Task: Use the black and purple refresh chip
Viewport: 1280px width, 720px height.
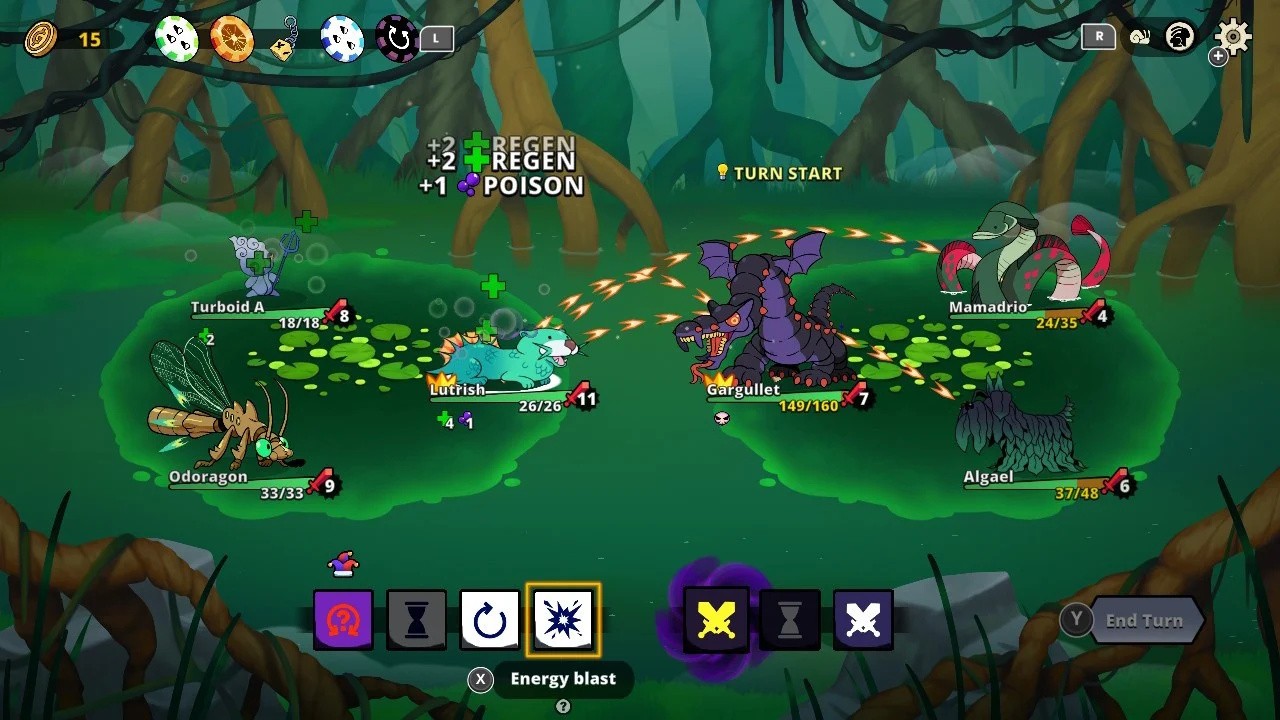Action: click(397, 38)
